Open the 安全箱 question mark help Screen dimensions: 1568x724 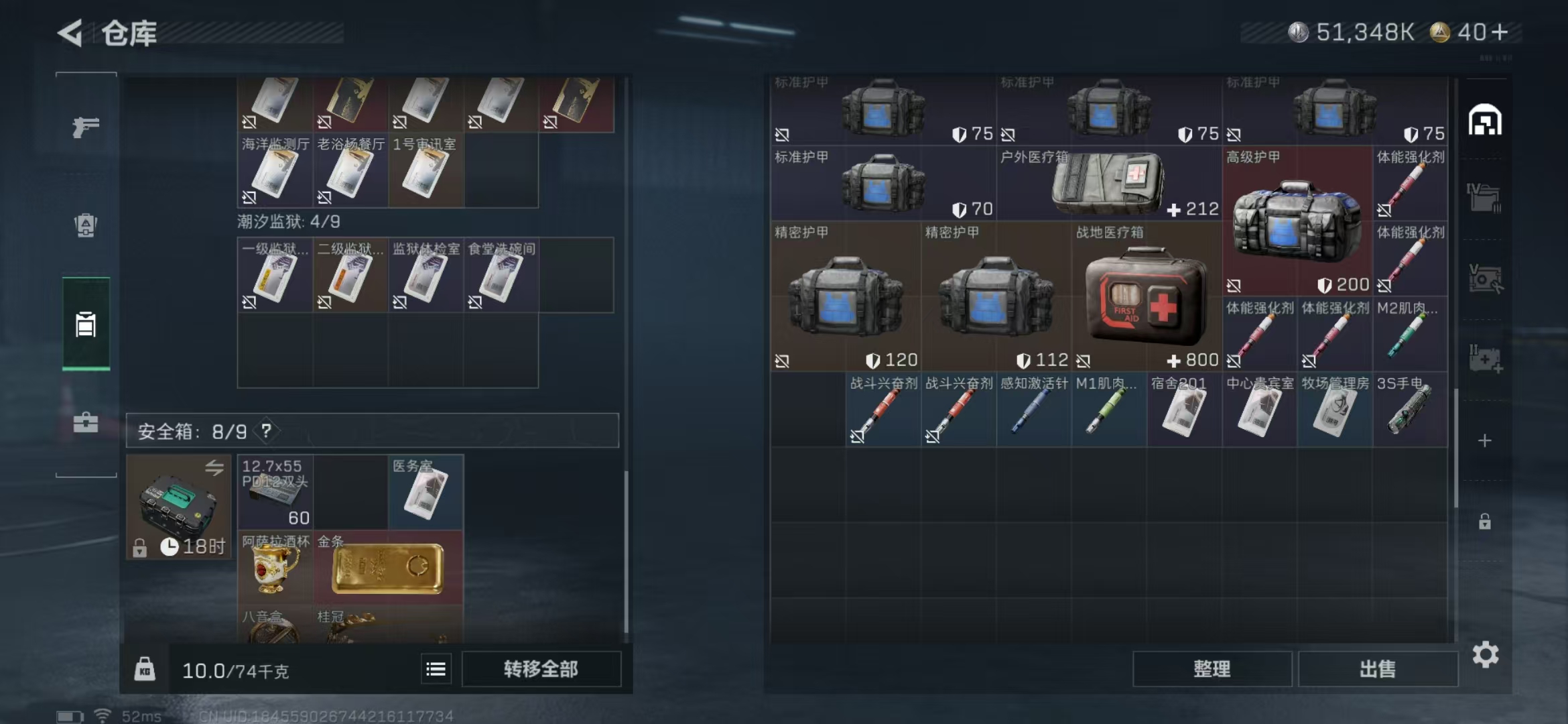pyautogui.click(x=266, y=431)
